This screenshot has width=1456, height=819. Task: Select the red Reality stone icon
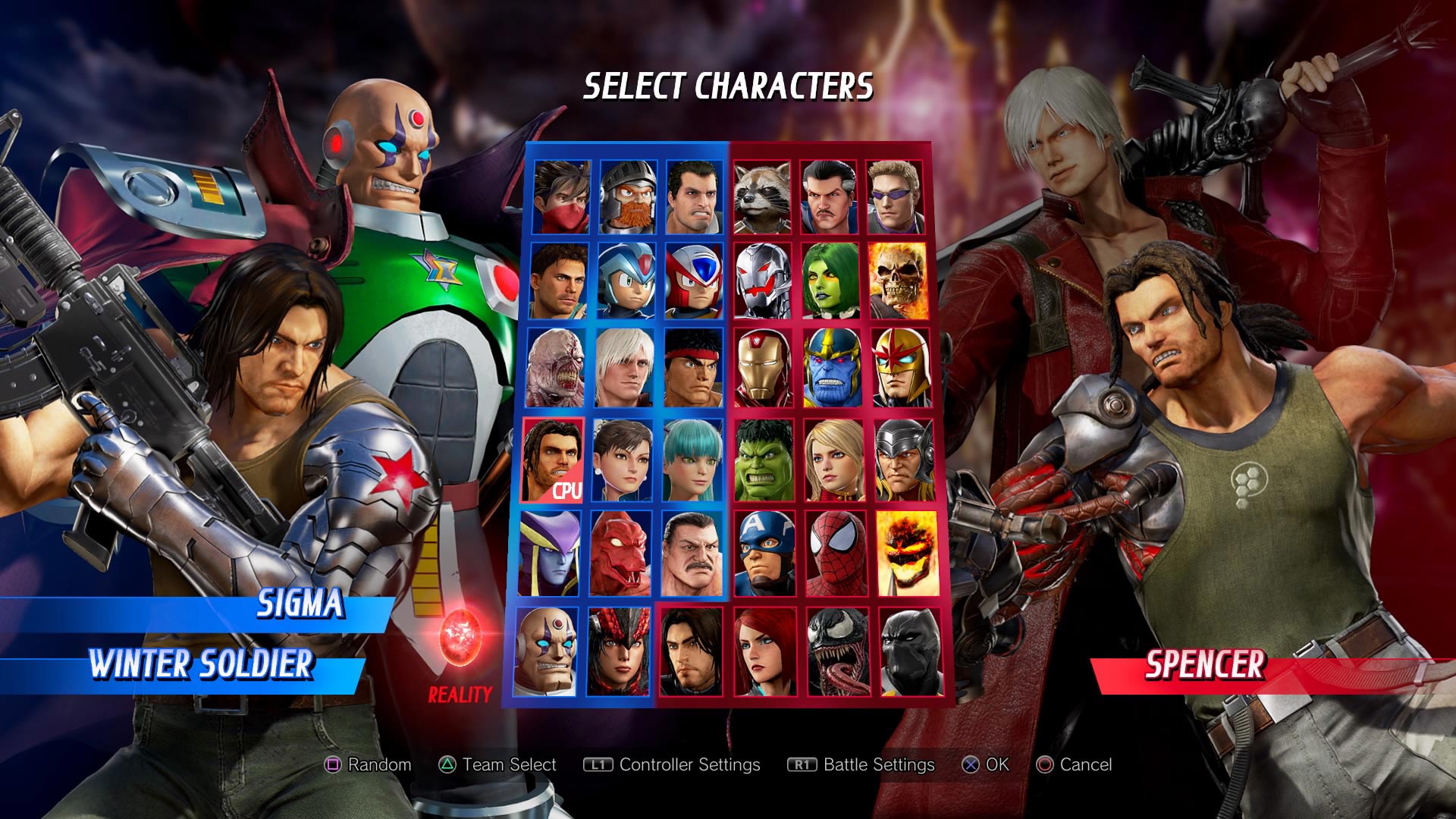[460, 634]
